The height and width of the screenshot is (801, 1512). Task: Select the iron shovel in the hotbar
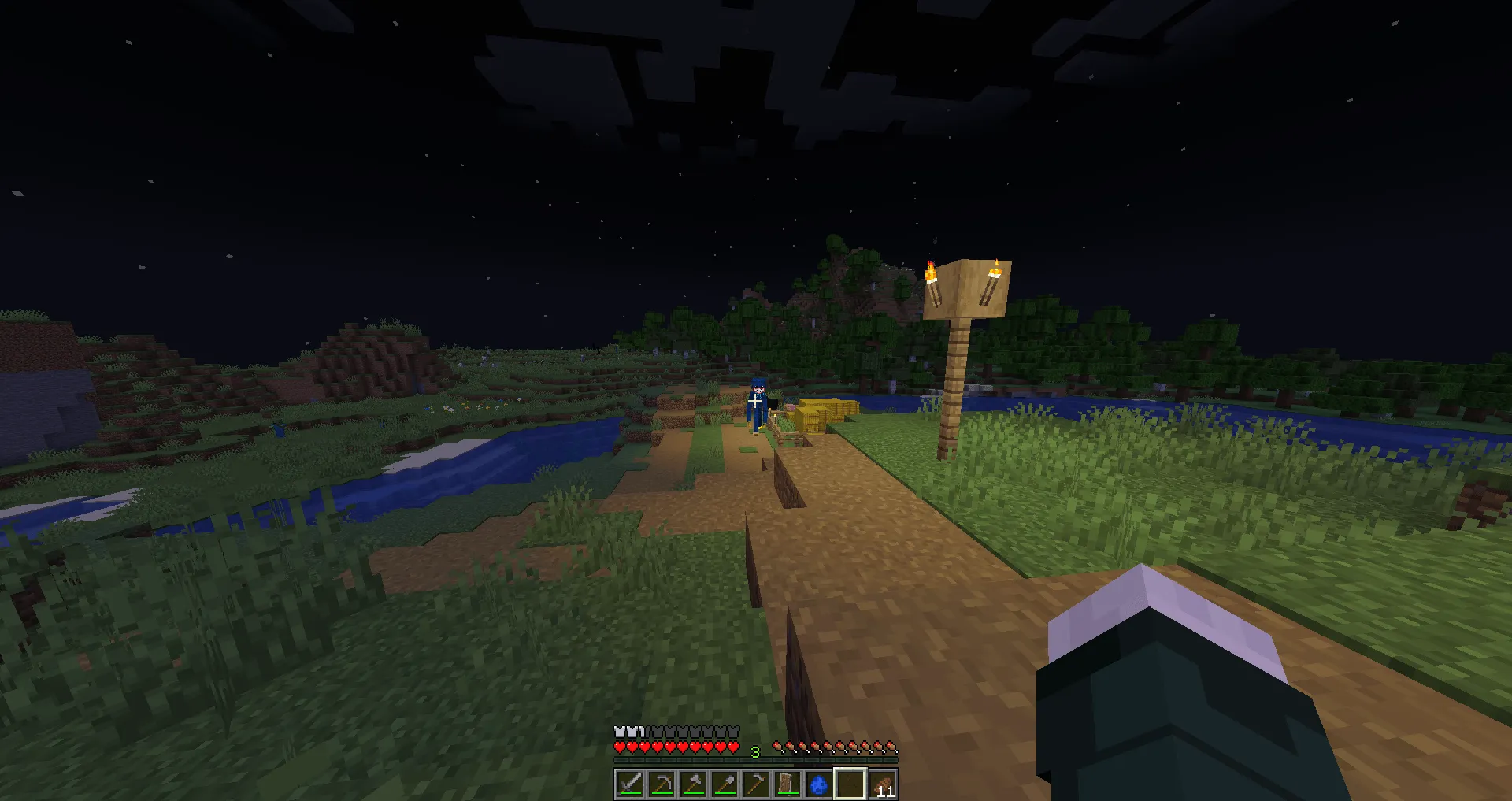click(x=724, y=784)
